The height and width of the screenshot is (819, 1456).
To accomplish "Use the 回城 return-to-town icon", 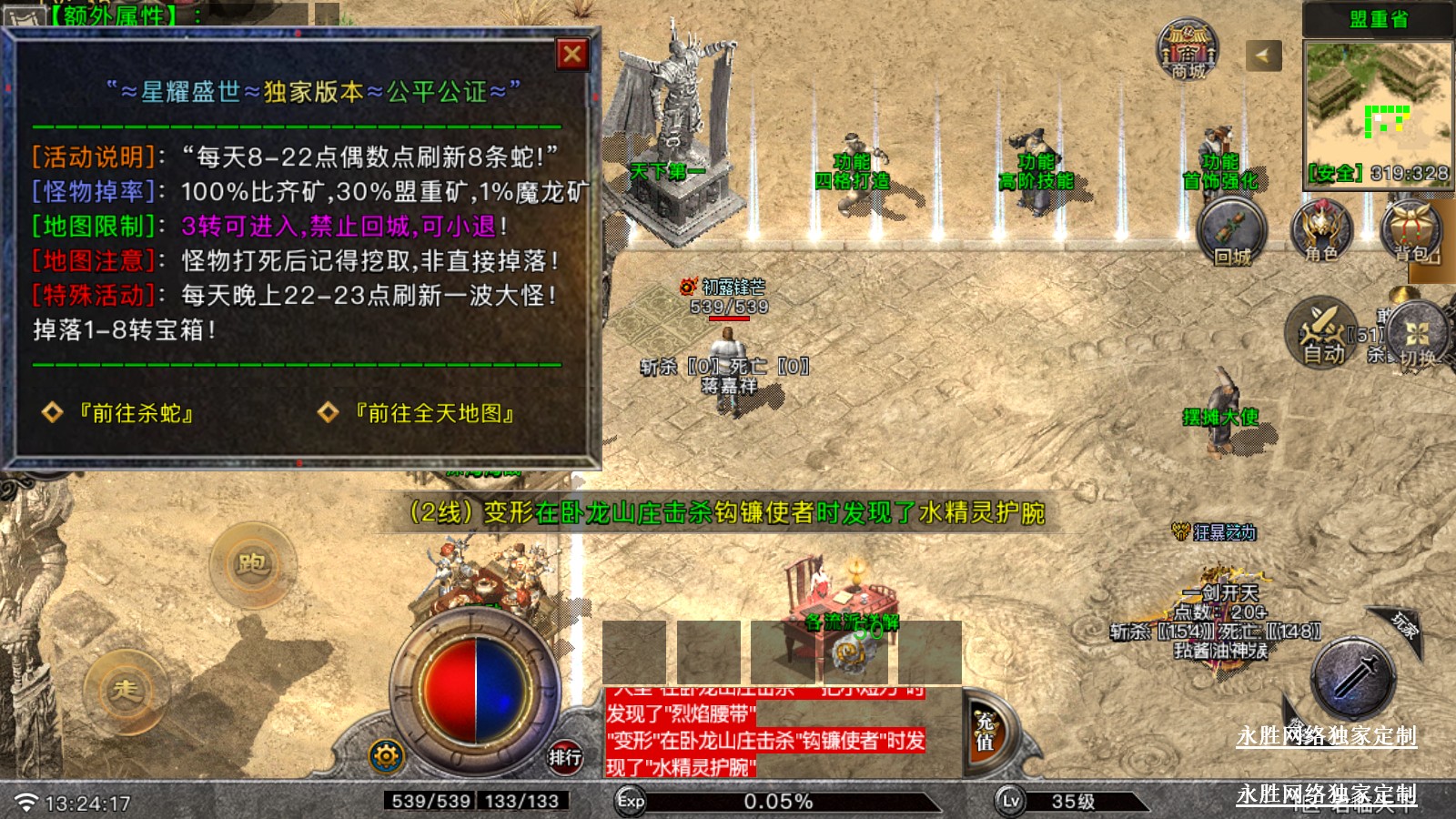I will pyautogui.click(x=1231, y=233).
